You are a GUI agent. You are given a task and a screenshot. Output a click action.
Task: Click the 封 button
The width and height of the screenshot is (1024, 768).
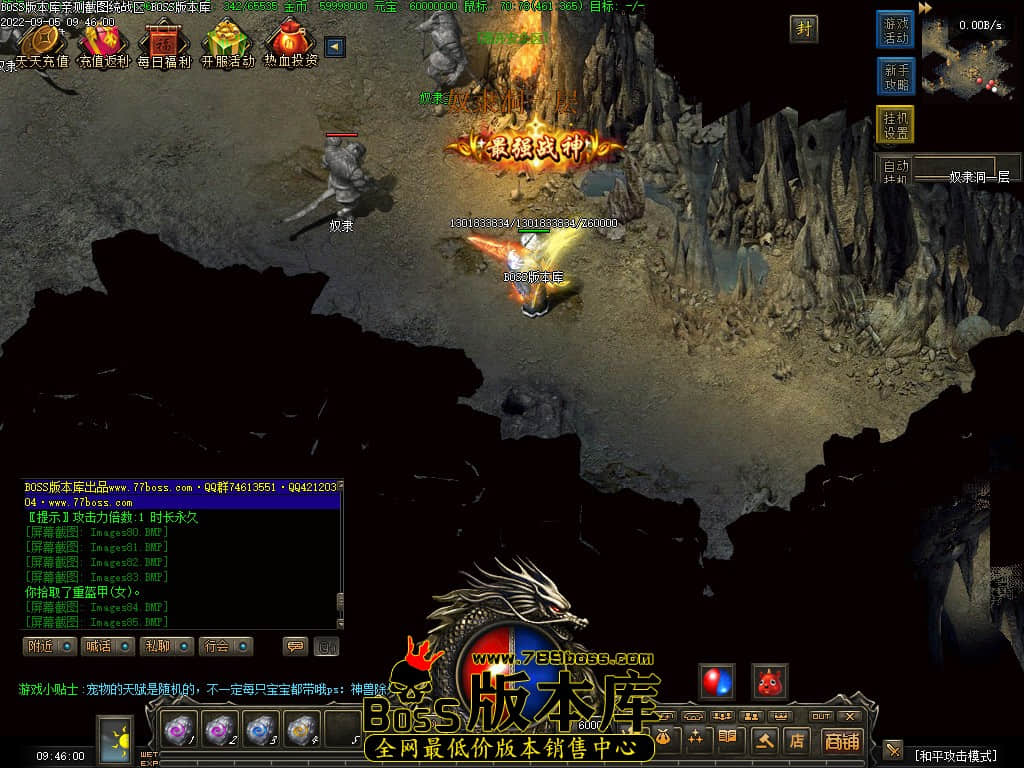[803, 29]
